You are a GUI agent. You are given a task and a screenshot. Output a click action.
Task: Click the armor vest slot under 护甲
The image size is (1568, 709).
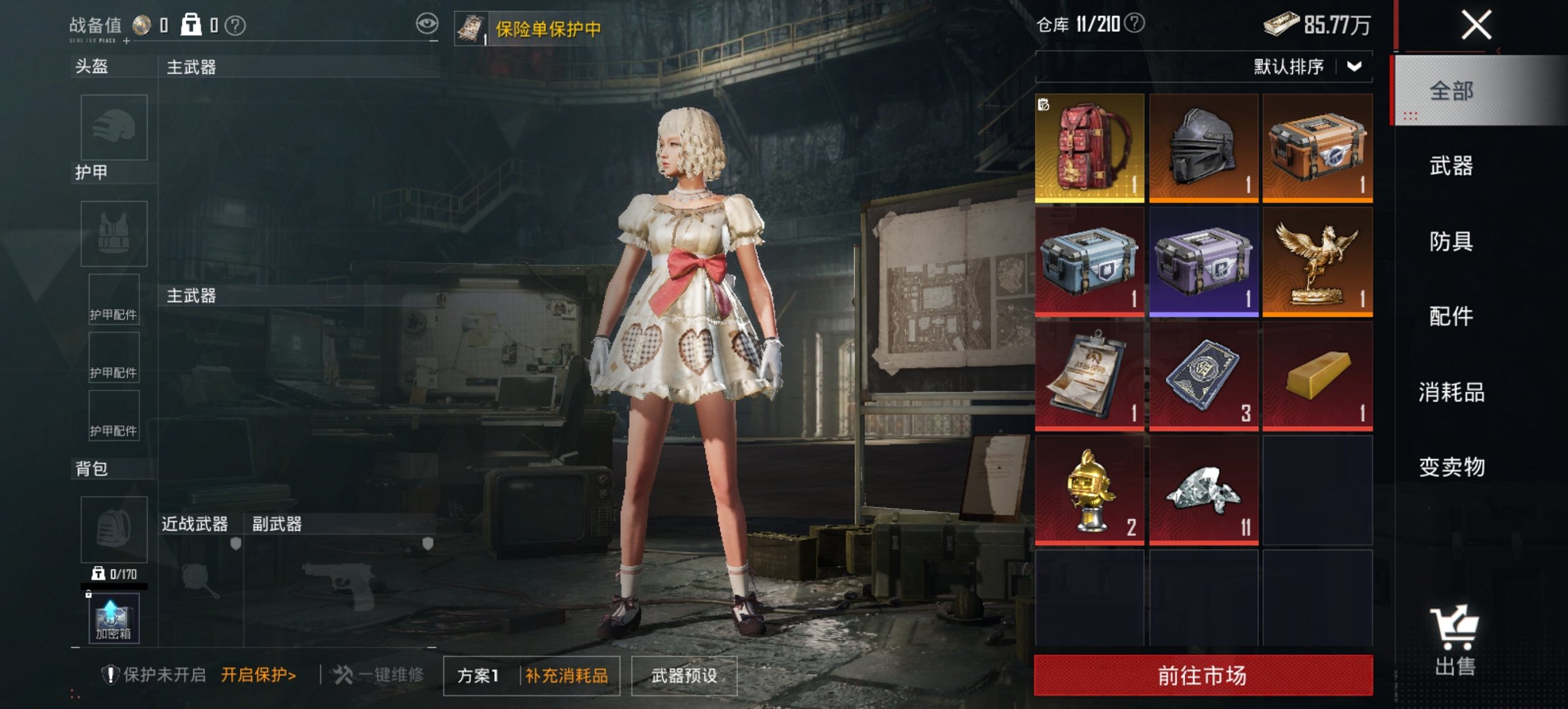pos(113,233)
